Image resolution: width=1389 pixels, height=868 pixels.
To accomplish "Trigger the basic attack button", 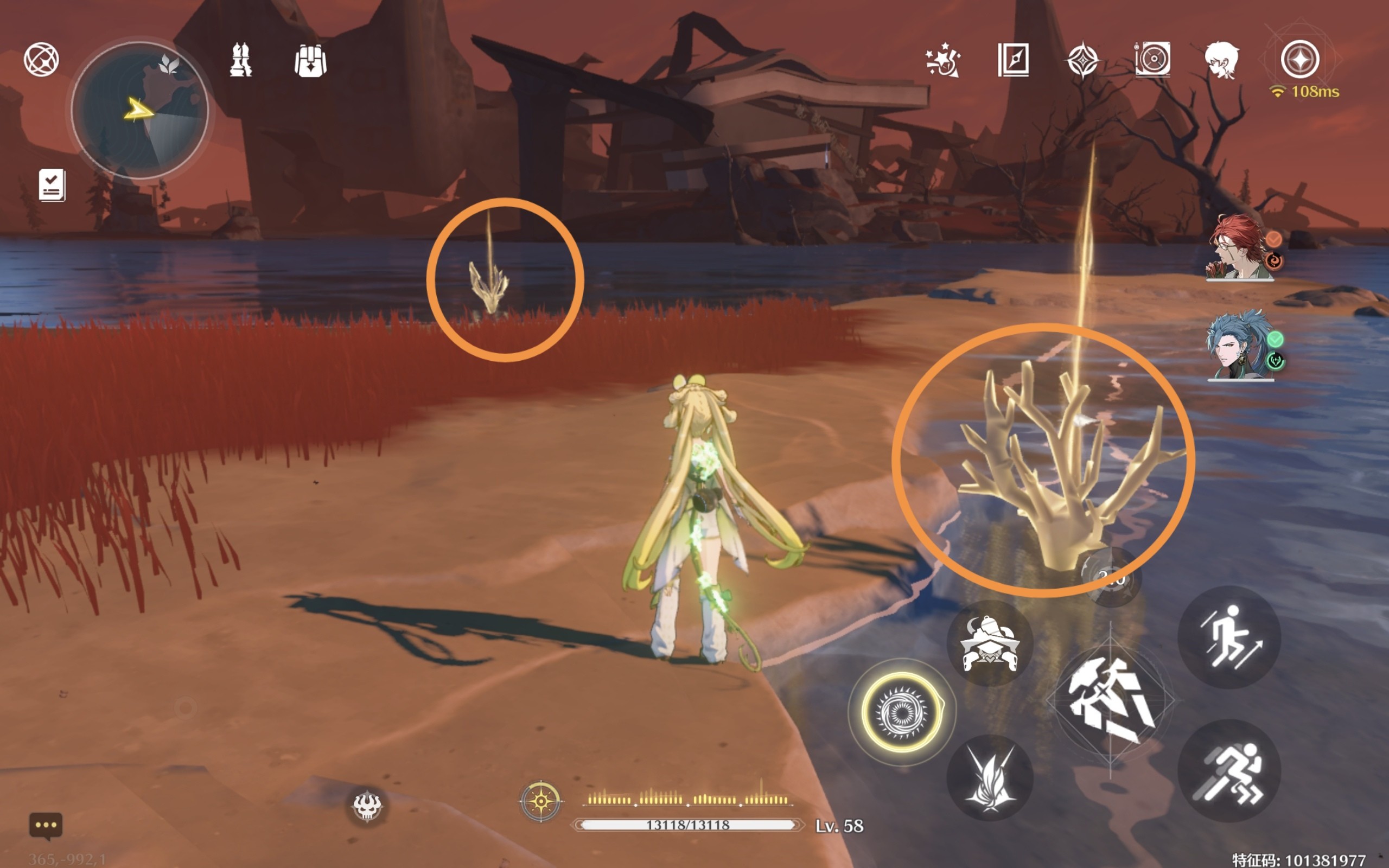I will pyautogui.click(x=1111, y=701).
